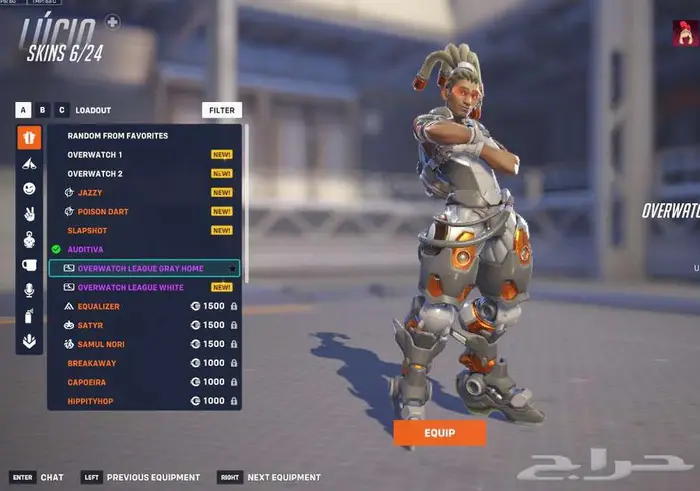Screen dimensions: 700x491
Task: Equip the selected Lúcio skin
Action: click(x=439, y=432)
